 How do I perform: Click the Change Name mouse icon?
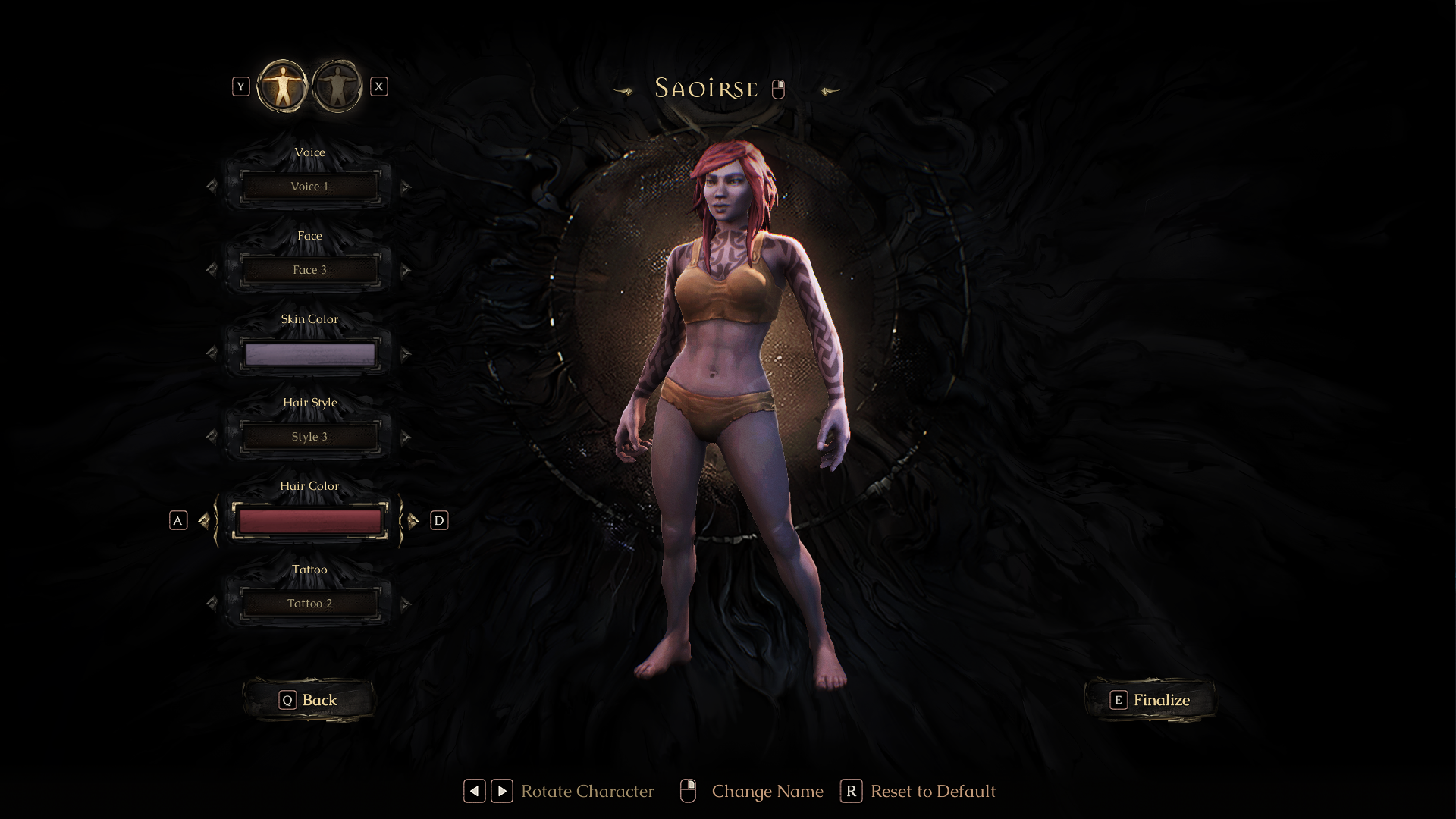pyautogui.click(x=689, y=791)
